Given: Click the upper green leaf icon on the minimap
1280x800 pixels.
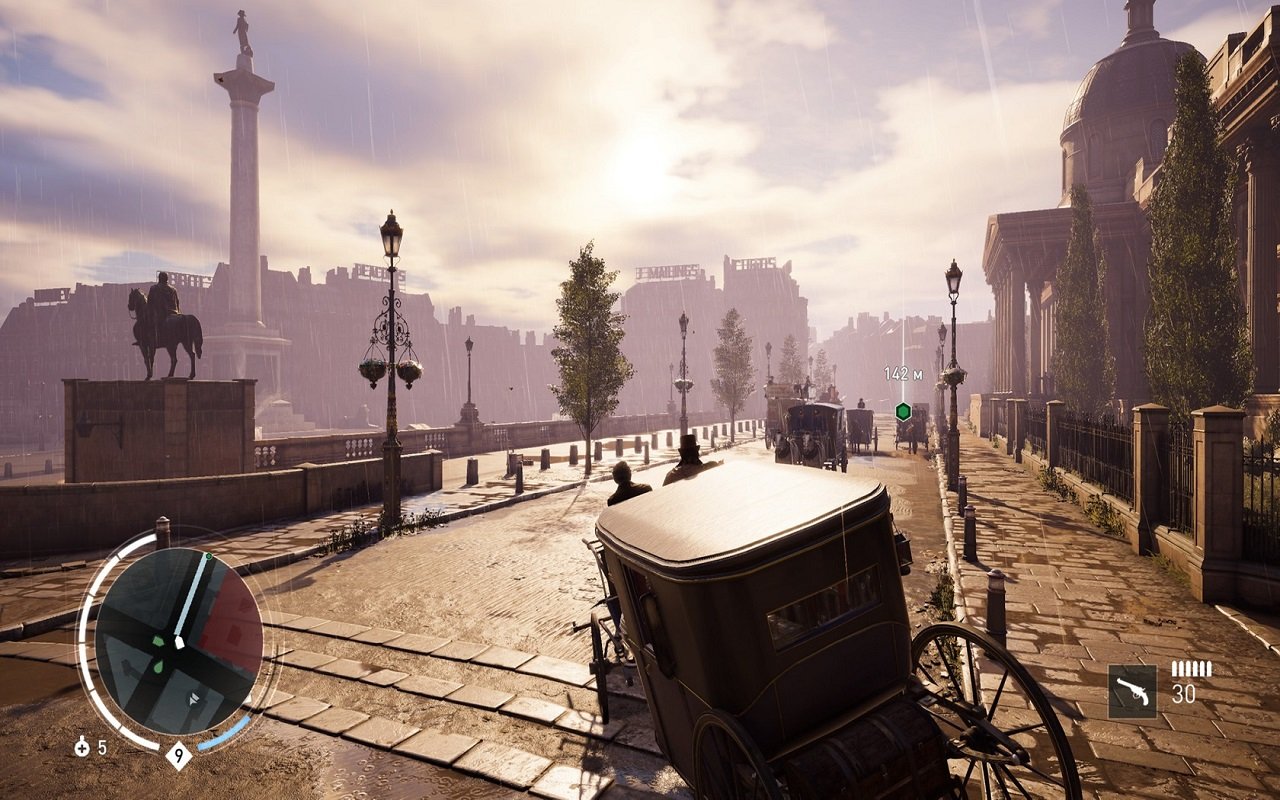Looking at the screenshot, I should pyautogui.click(x=157, y=640).
